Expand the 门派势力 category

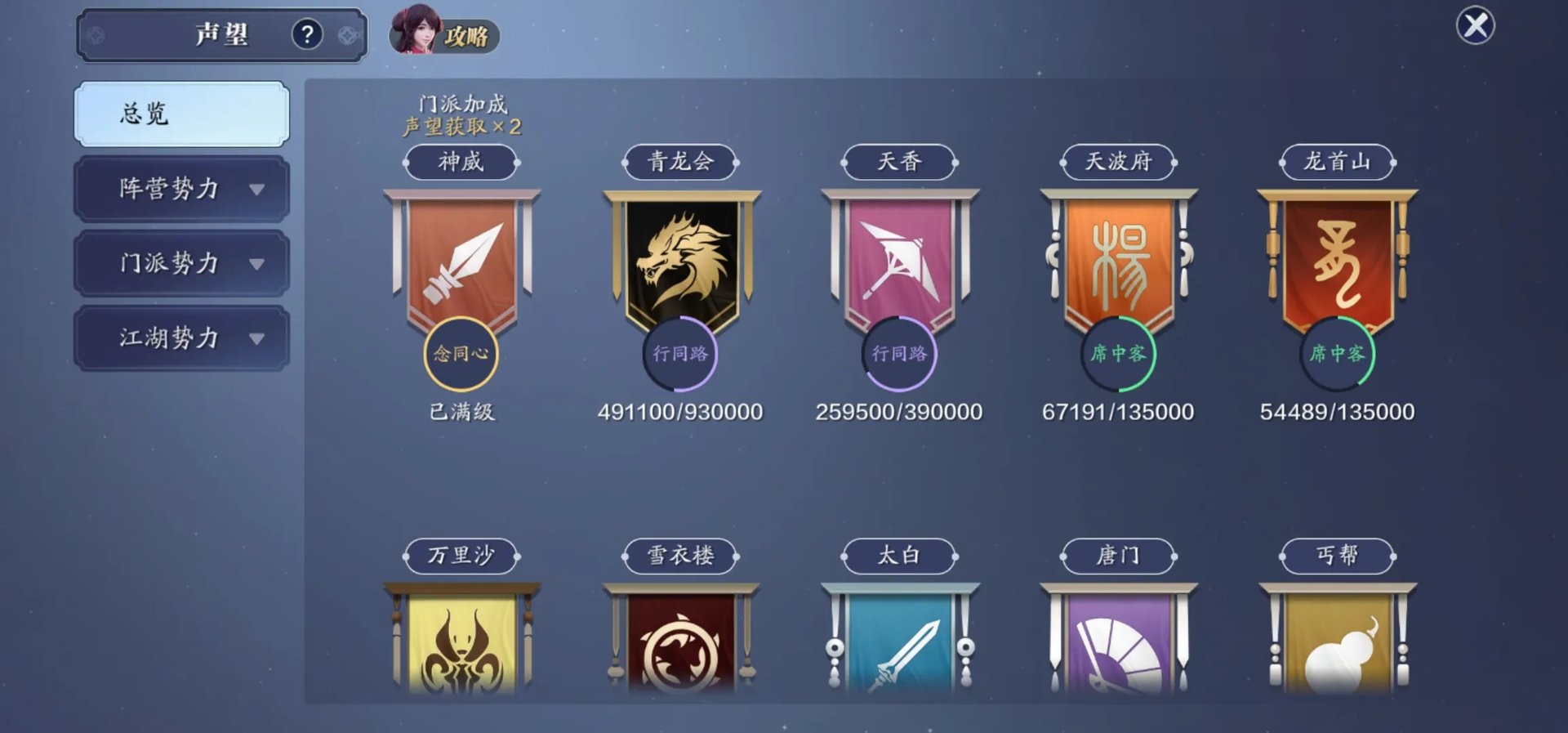click(181, 263)
